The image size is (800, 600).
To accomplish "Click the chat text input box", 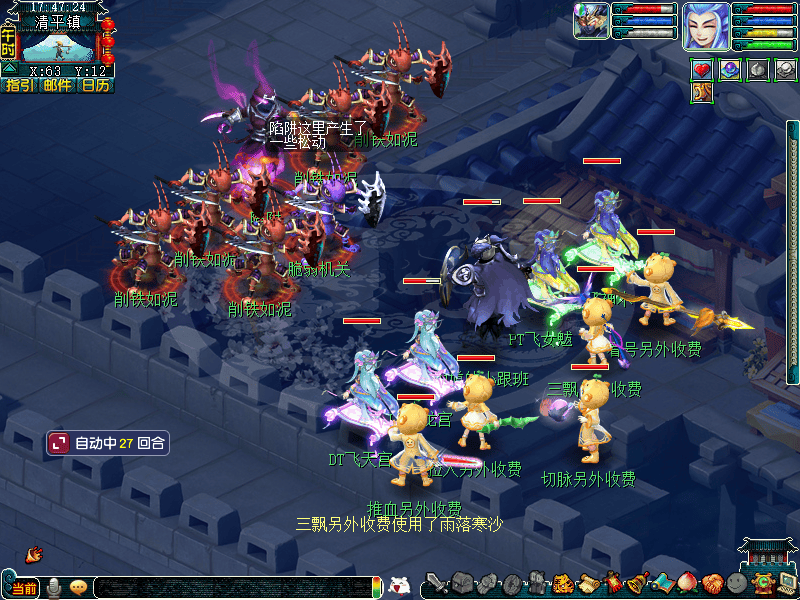I will tap(230, 587).
